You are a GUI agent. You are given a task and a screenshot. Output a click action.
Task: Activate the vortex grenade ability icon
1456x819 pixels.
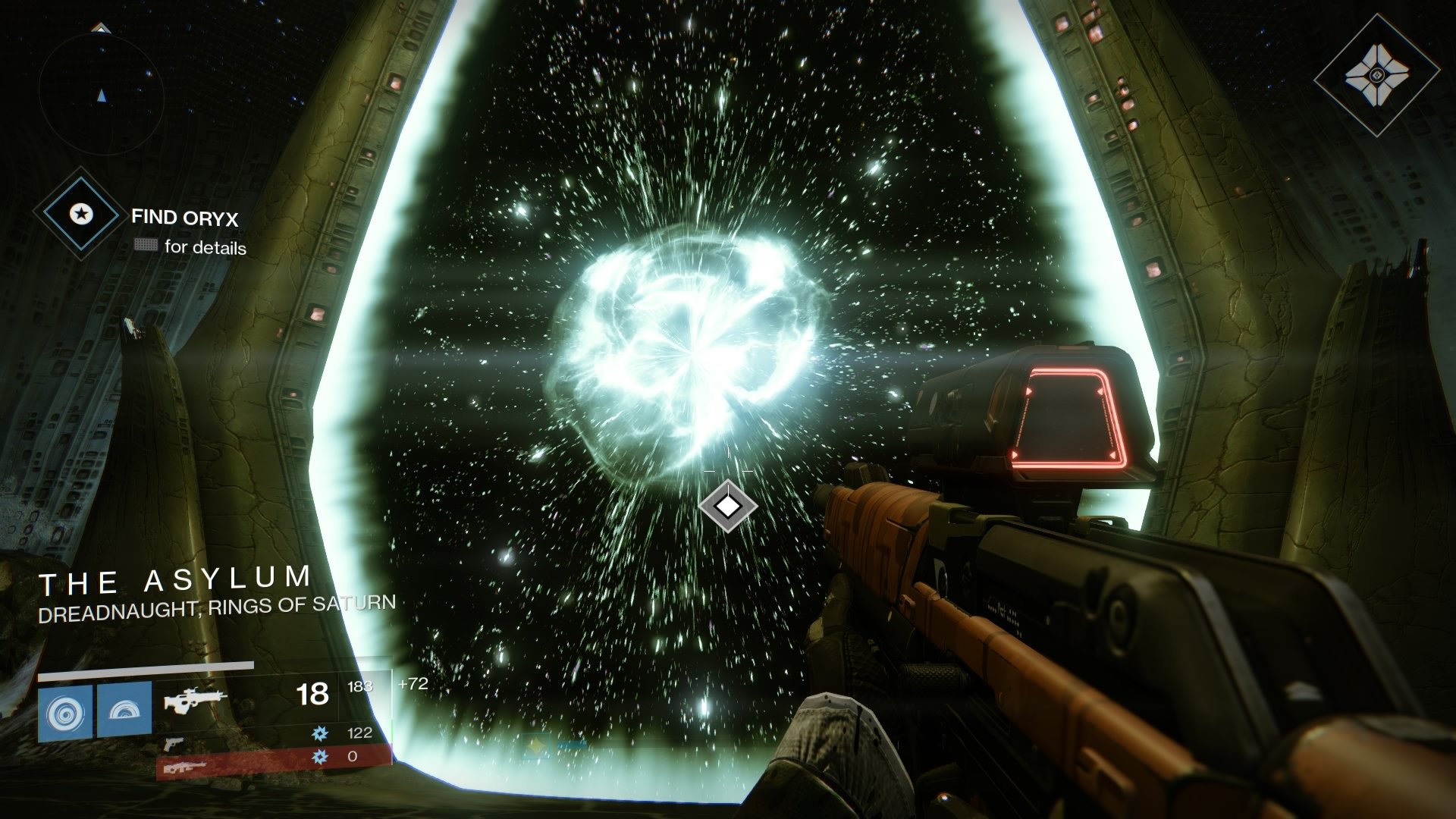tap(64, 712)
